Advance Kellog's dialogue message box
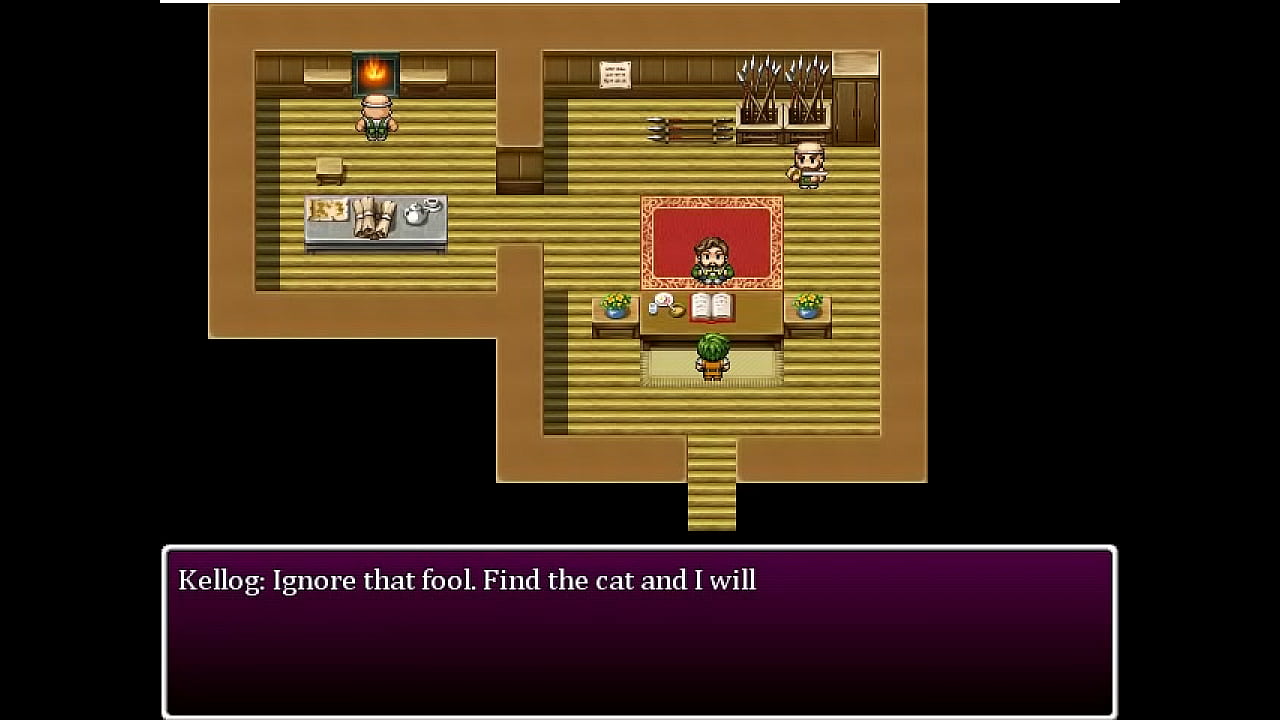The height and width of the screenshot is (720, 1280). [x=639, y=632]
